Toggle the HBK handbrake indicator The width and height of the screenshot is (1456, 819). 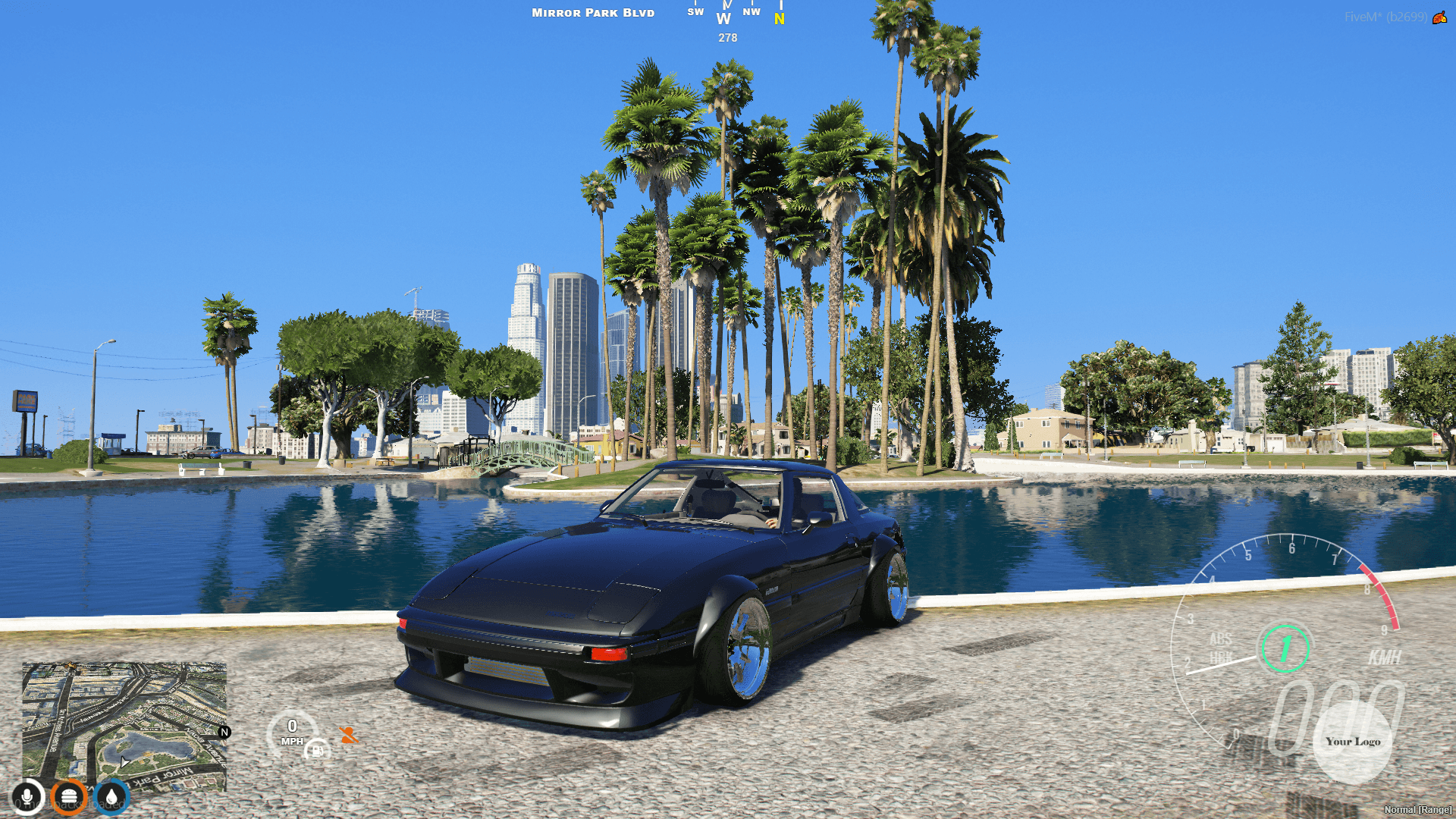(x=1222, y=655)
